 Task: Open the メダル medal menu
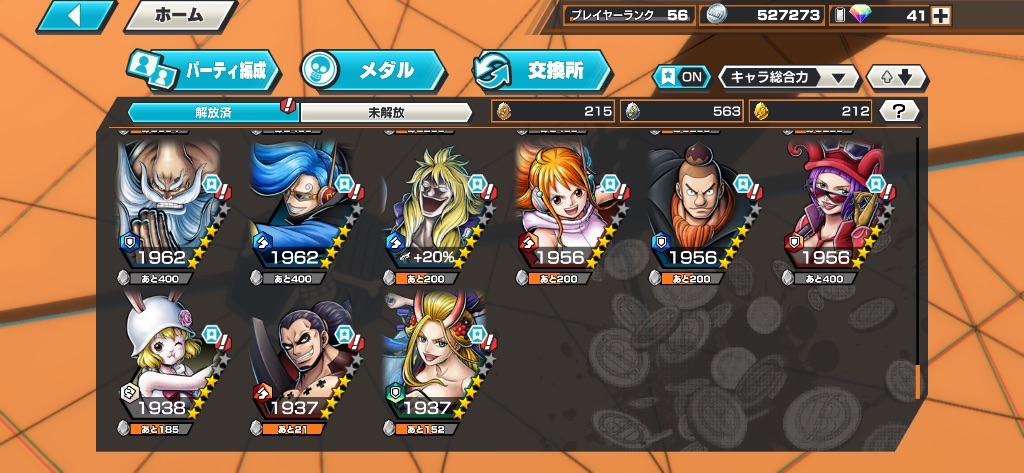point(372,70)
